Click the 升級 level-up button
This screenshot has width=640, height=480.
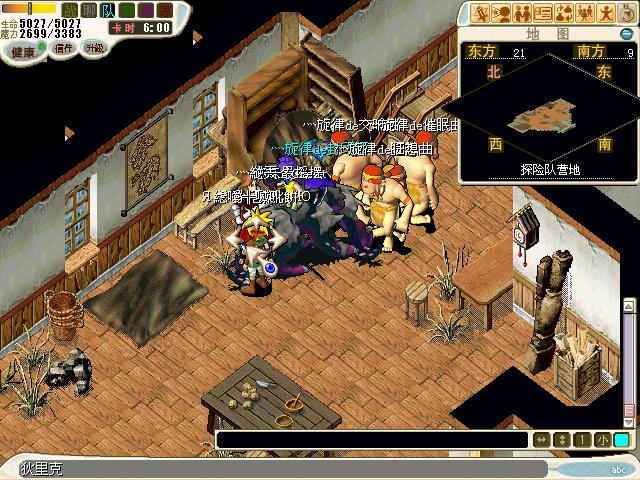[x=95, y=47]
